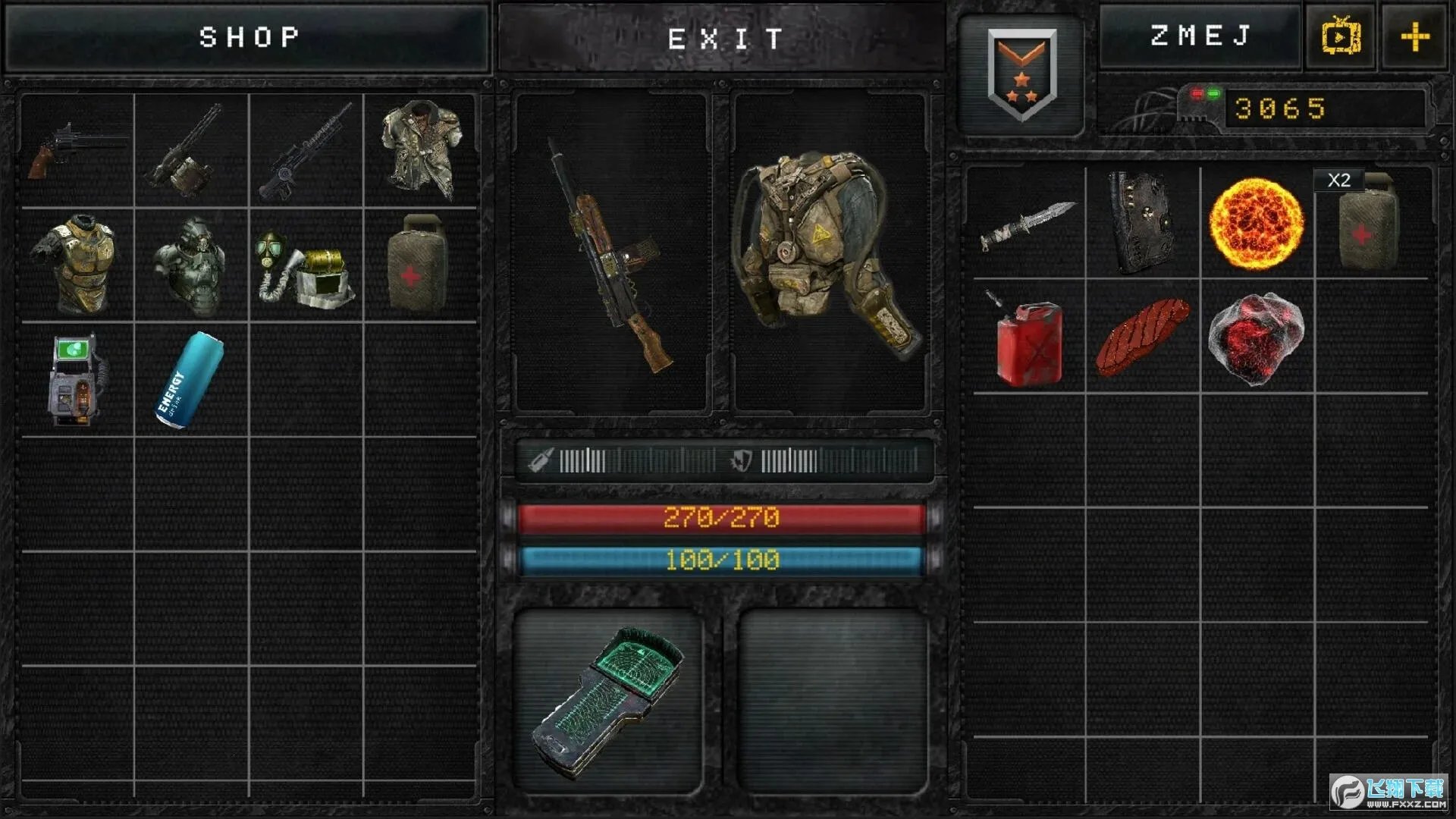Pick the fiery orb artifact

point(1257,223)
